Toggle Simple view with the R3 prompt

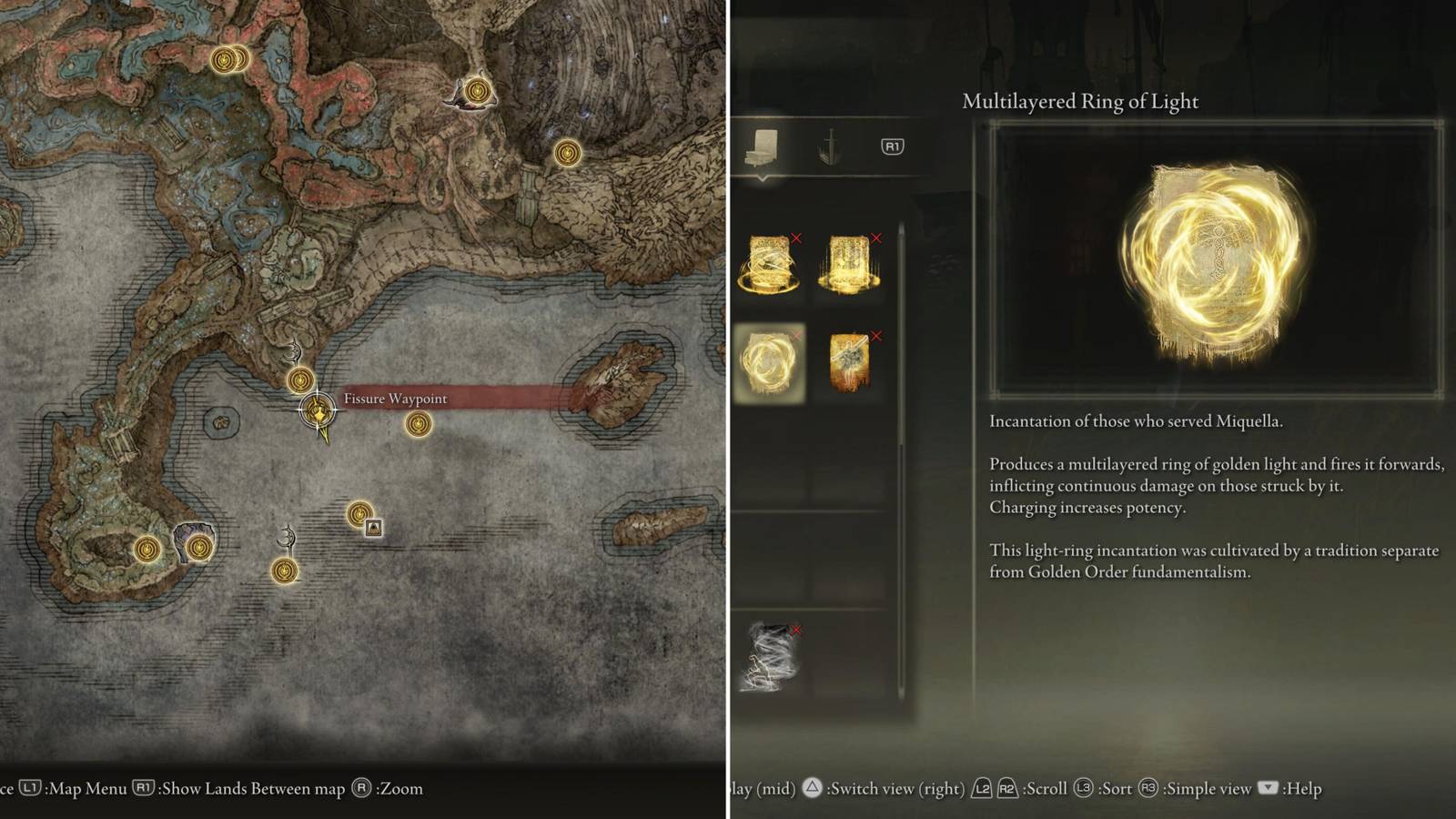1148,789
